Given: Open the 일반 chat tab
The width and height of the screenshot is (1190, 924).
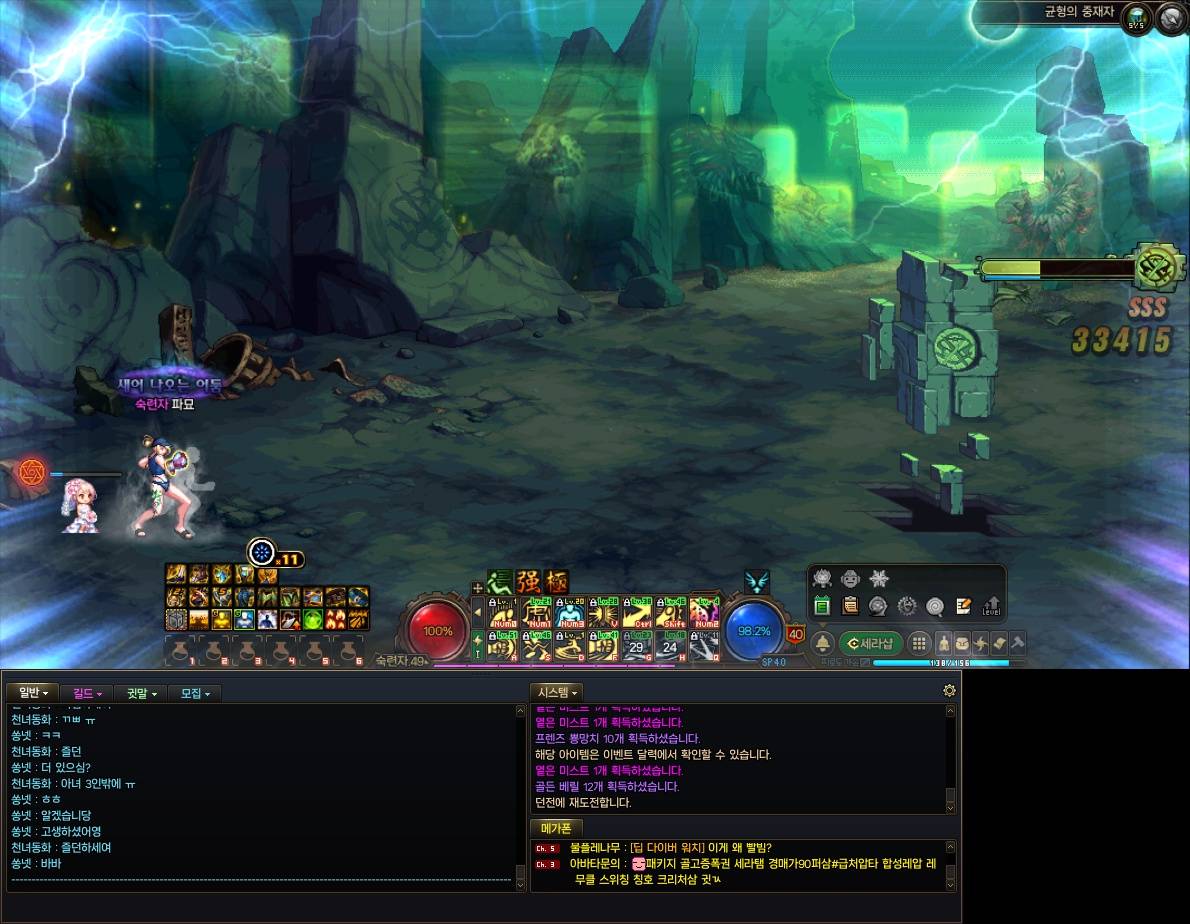Looking at the screenshot, I should tap(33, 693).
